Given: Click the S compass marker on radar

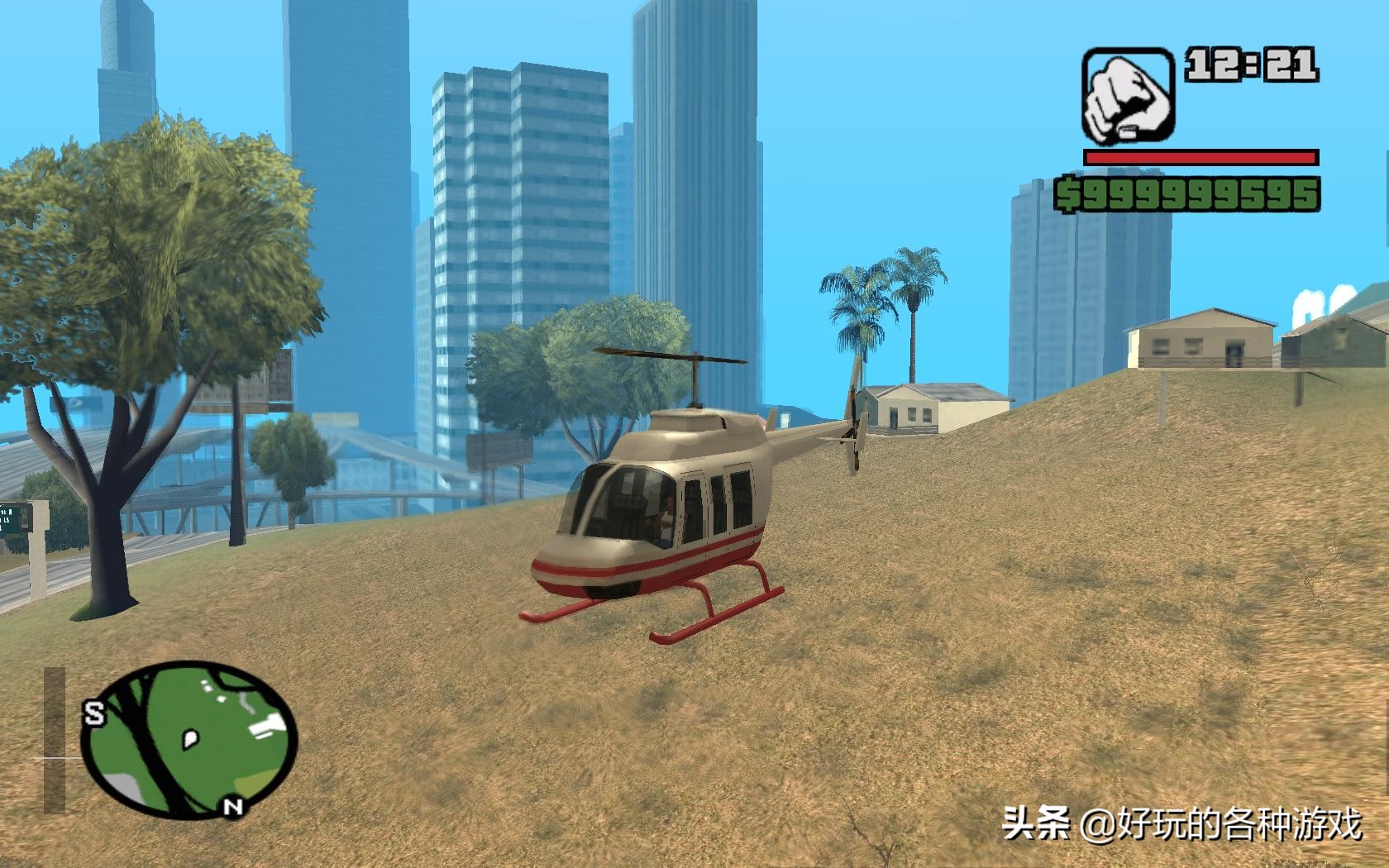Looking at the screenshot, I should (96, 713).
